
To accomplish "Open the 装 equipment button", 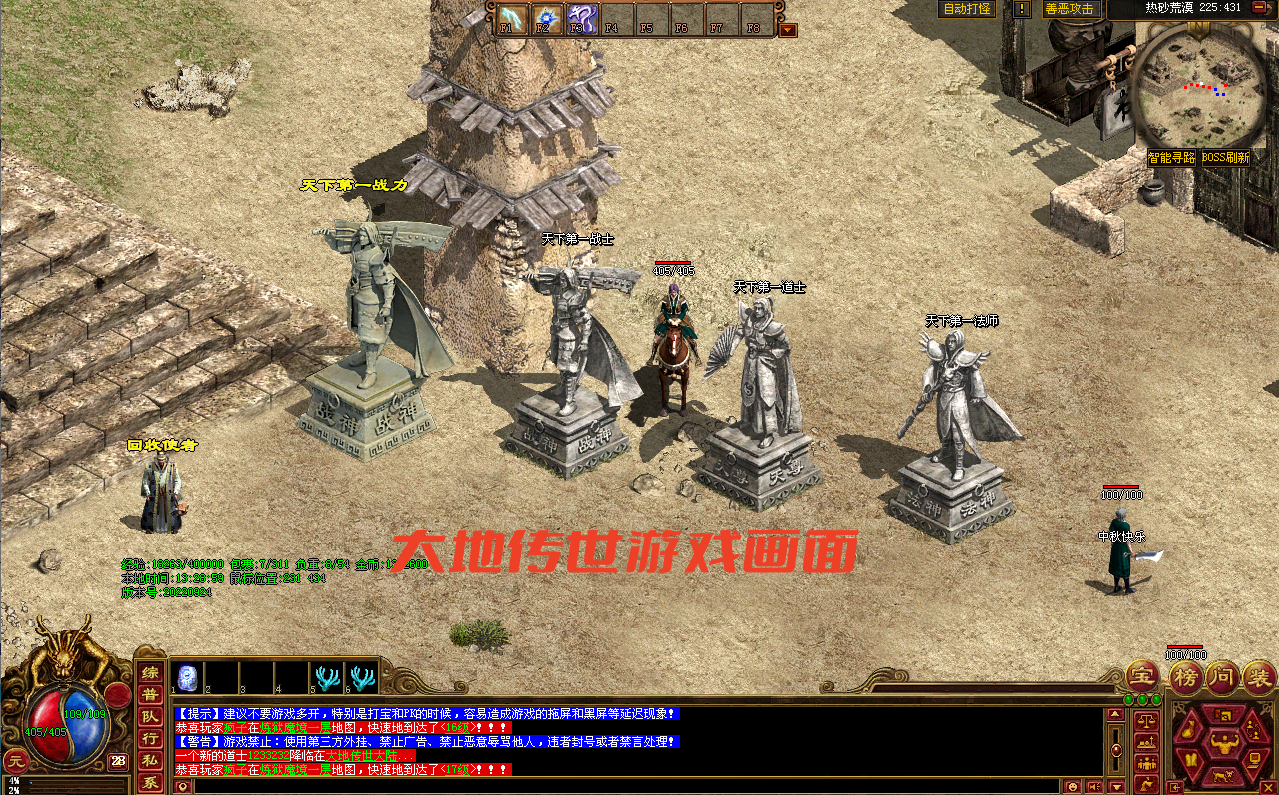I will 1259,677.
